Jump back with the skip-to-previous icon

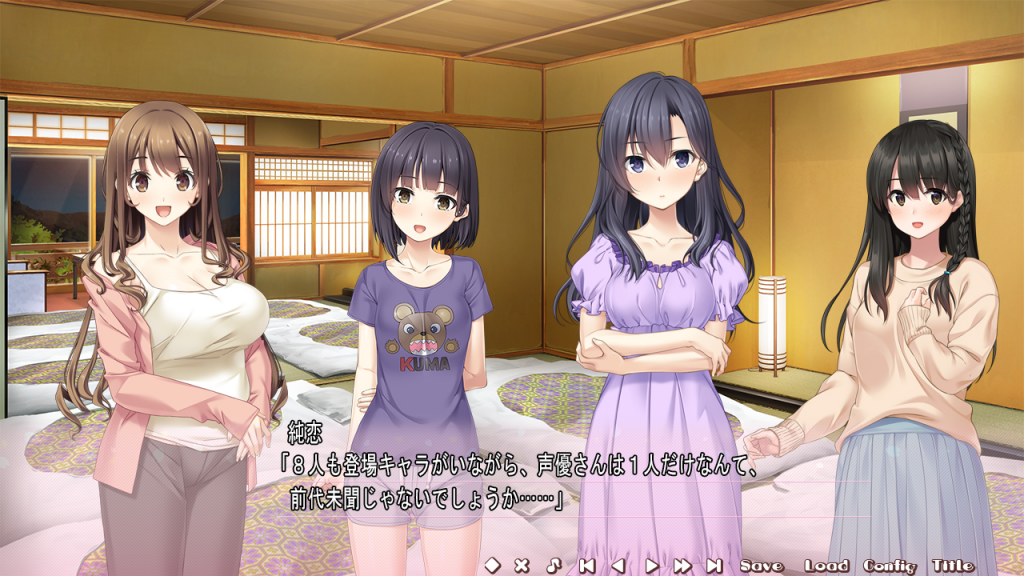pyautogui.click(x=587, y=565)
